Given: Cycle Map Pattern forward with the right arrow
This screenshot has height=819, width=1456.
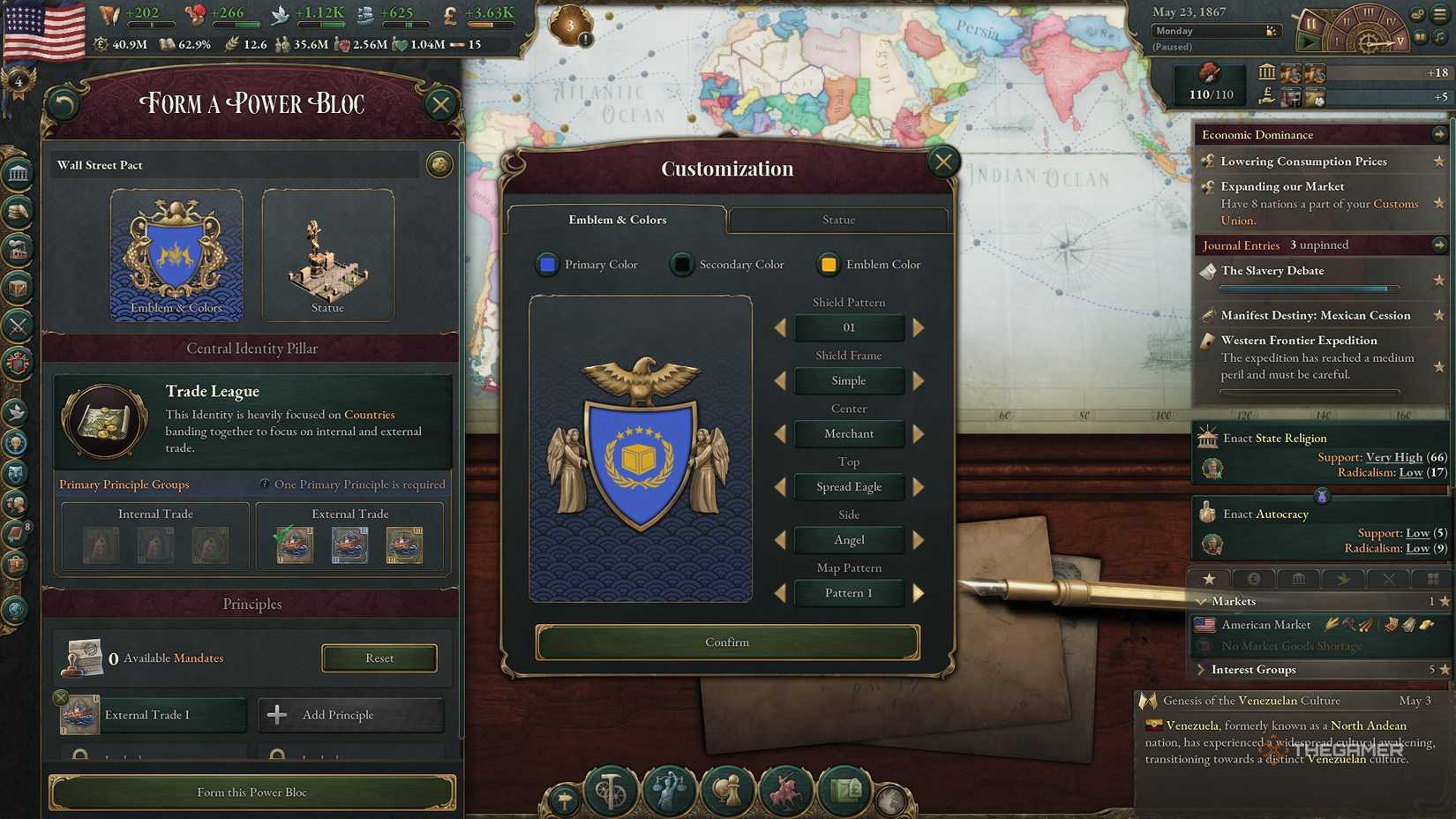Looking at the screenshot, I should (918, 592).
